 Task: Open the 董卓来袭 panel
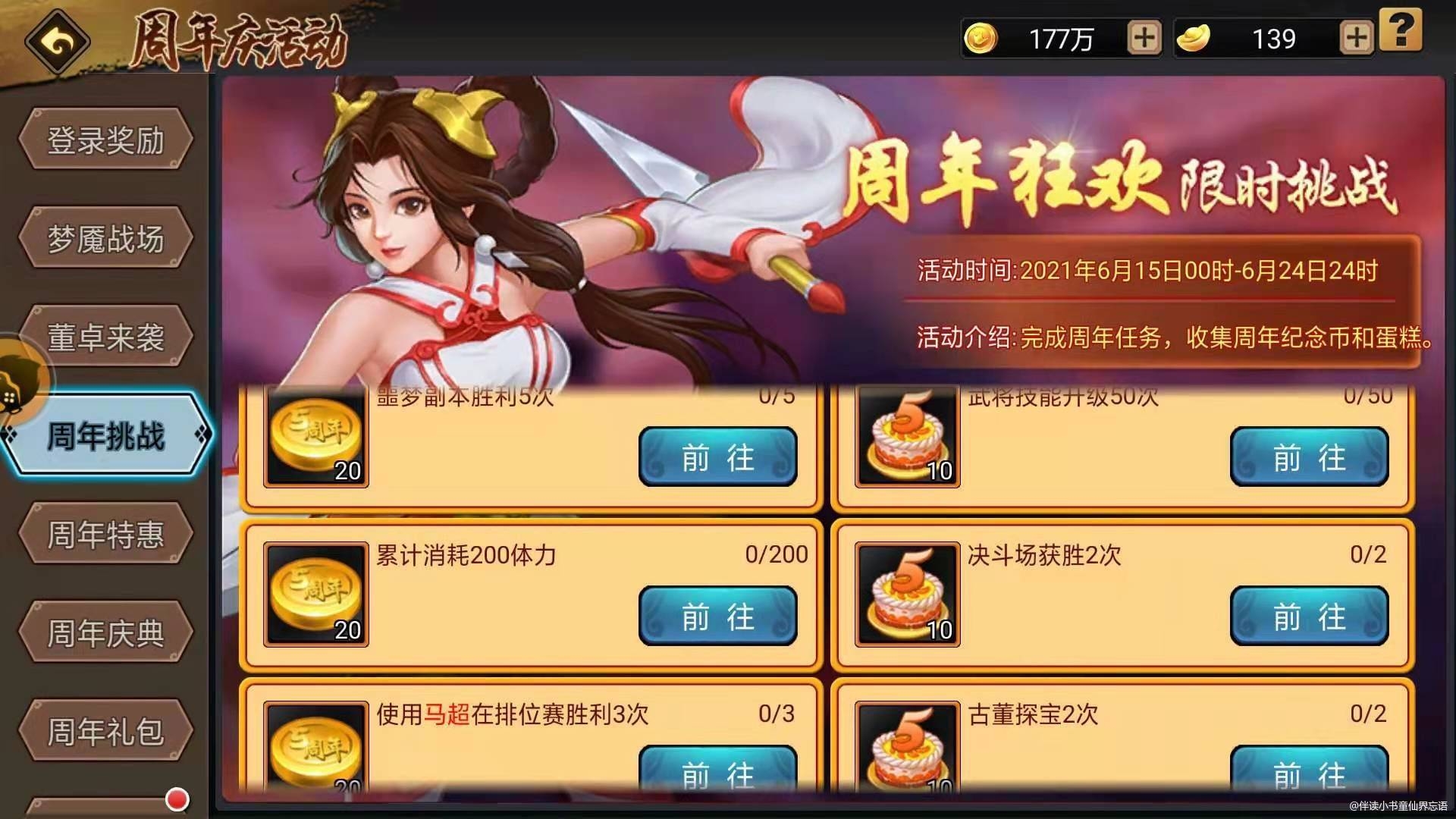106,336
